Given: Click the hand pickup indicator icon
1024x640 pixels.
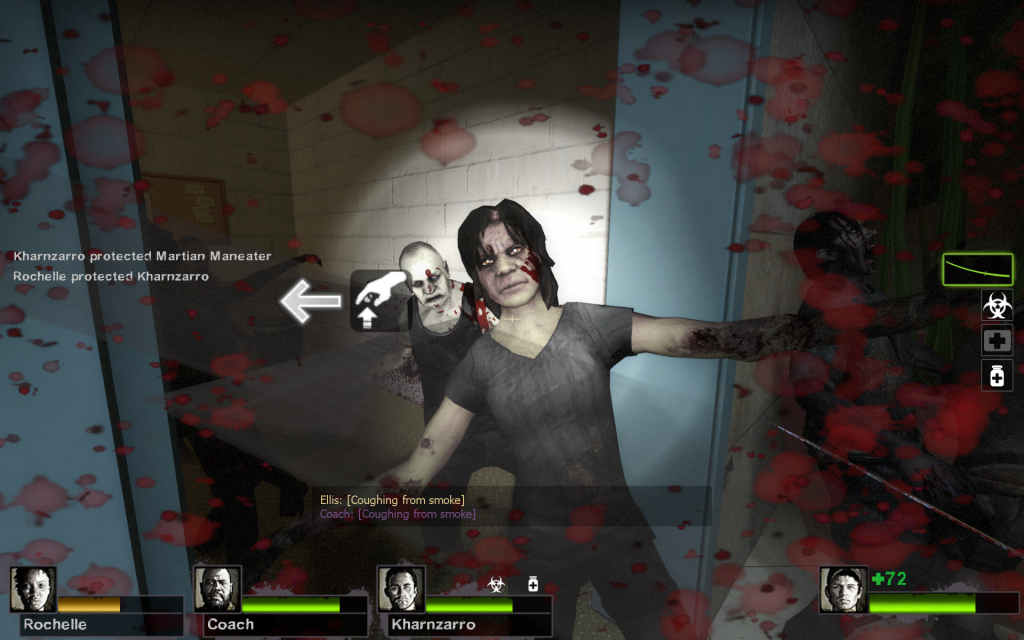Looking at the screenshot, I should (380, 300).
